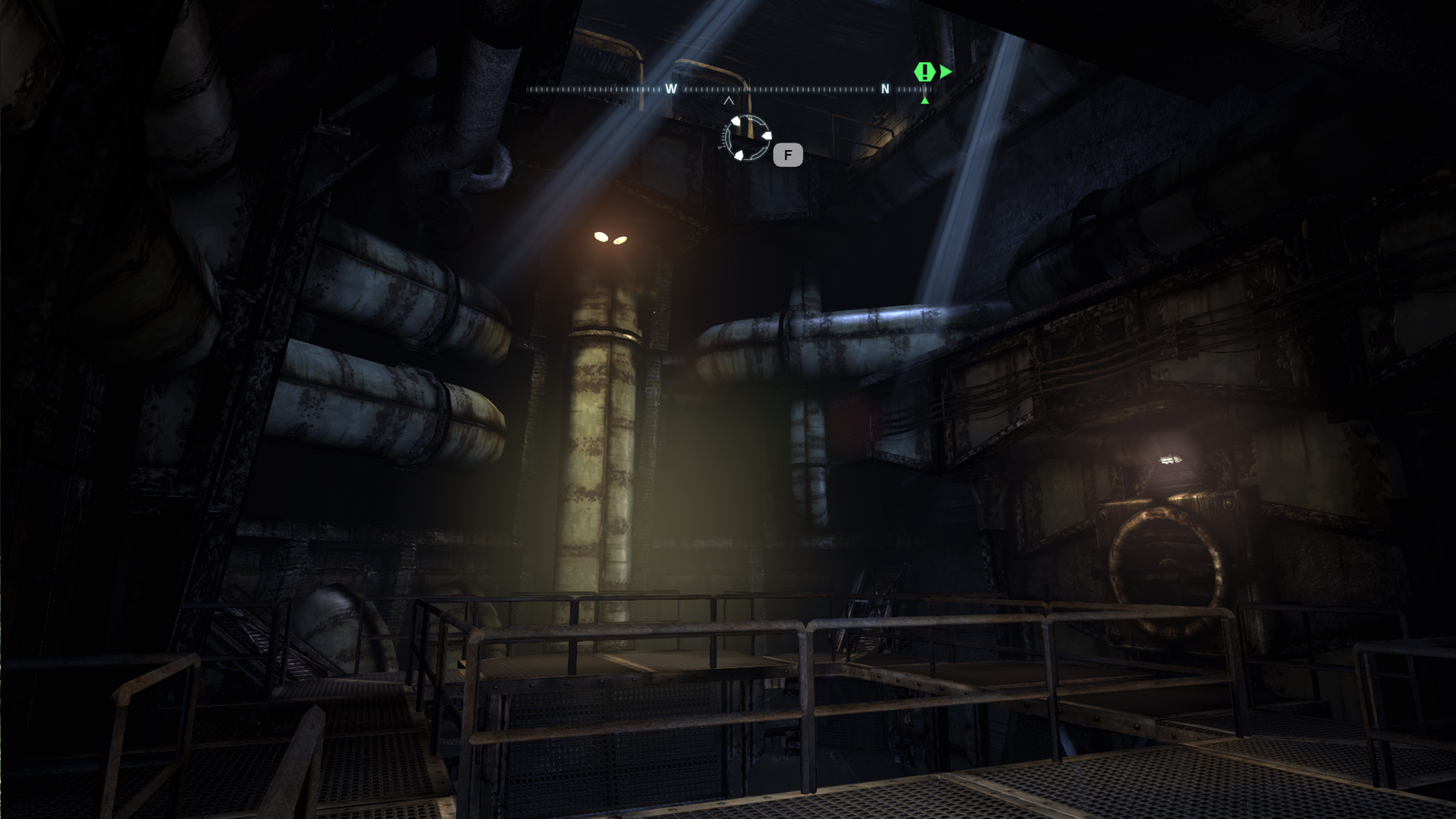Click the small caret above the watch gauge

(x=728, y=102)
